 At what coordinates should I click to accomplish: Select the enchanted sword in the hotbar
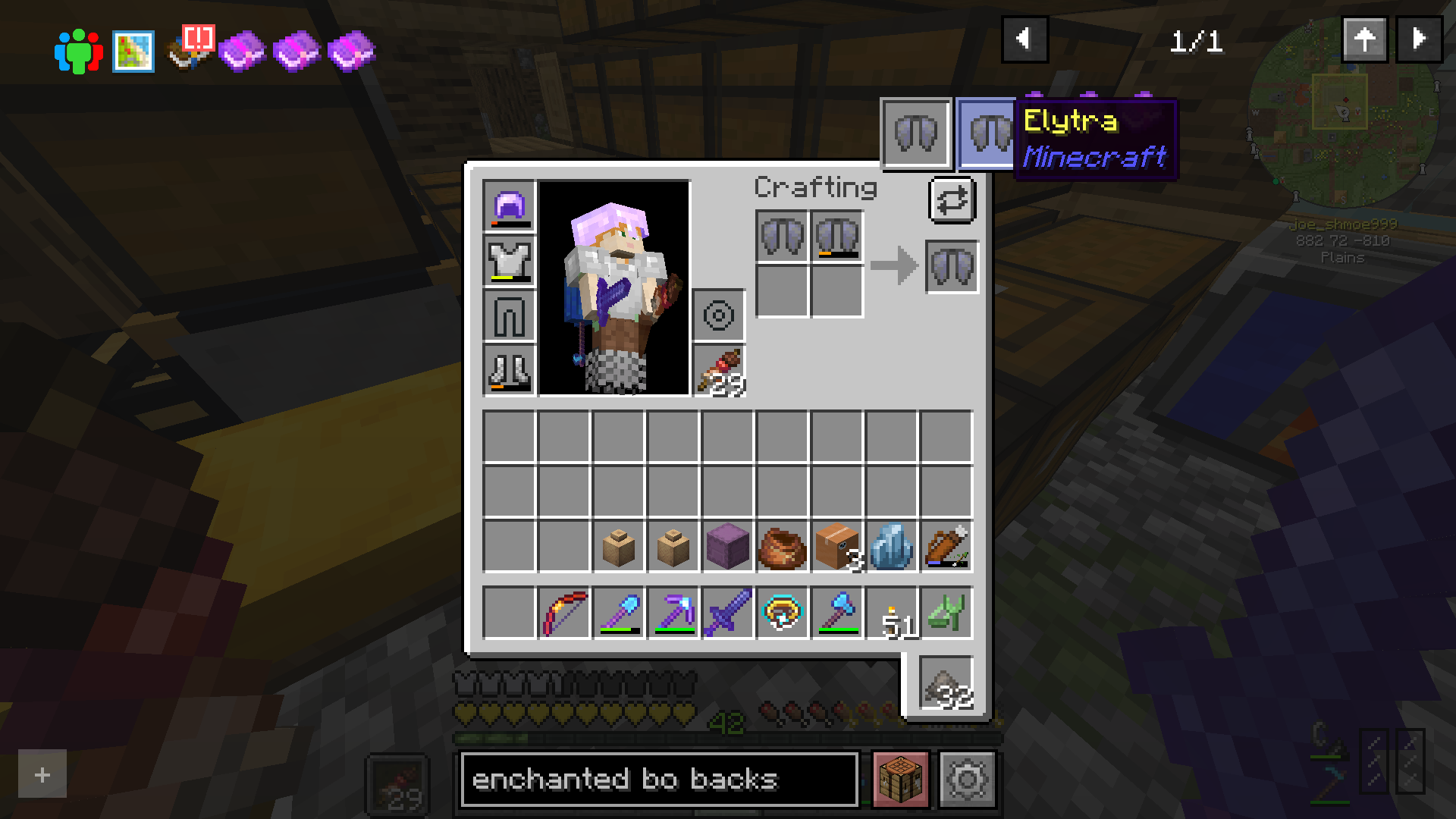pyautogui.click(x=727, y=613)
